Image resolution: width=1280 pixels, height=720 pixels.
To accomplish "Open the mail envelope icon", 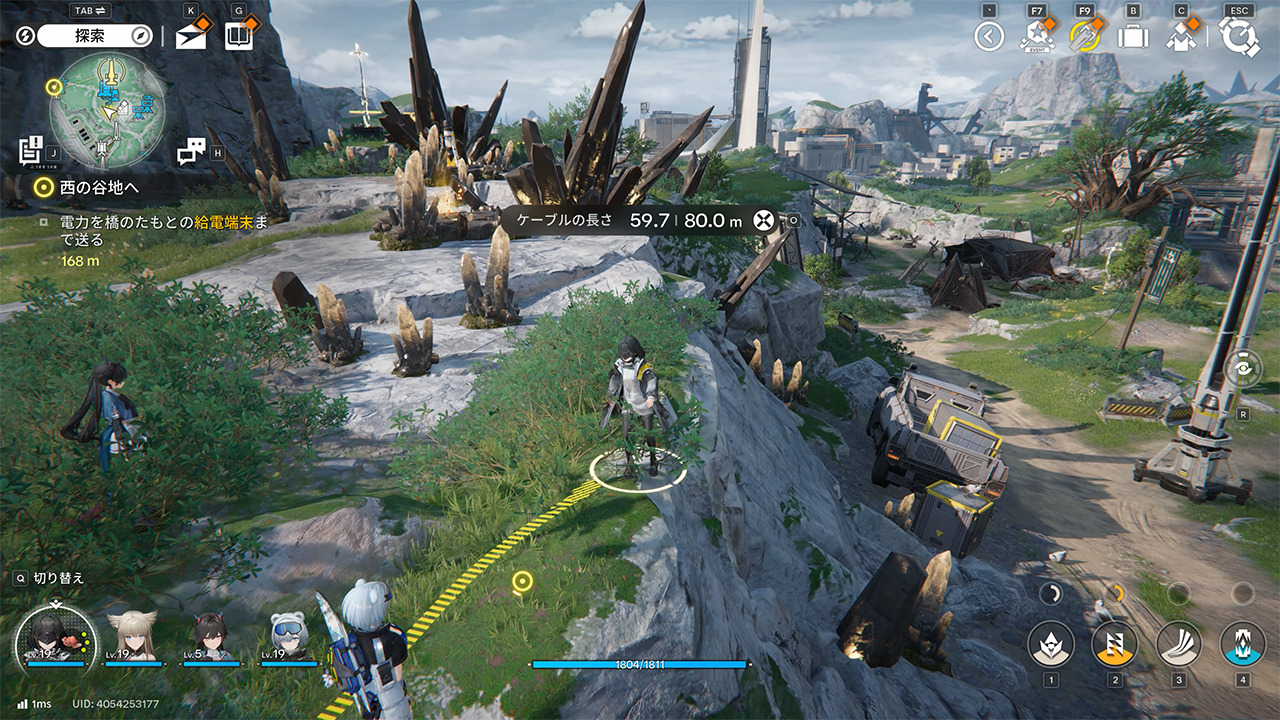I will click(x=191, y=36).
